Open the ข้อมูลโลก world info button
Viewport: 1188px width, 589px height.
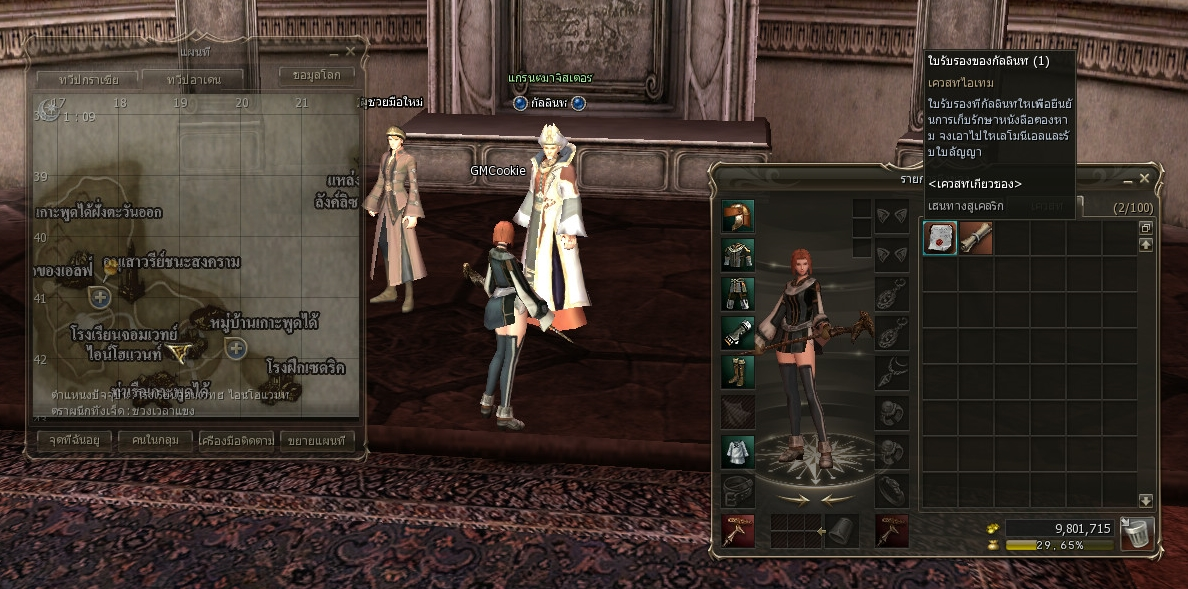pyautogui.click(x=316, y=76)
